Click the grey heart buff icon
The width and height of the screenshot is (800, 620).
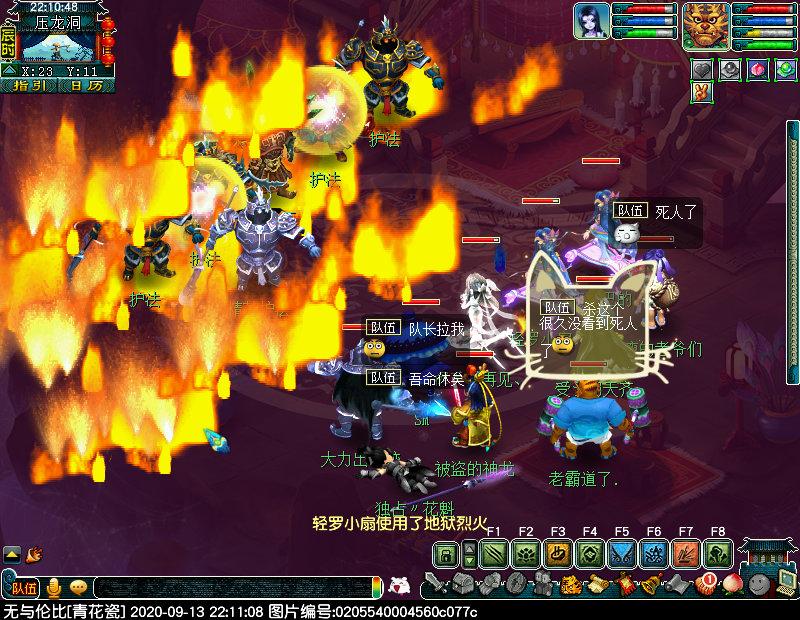(x=702, y=70)
